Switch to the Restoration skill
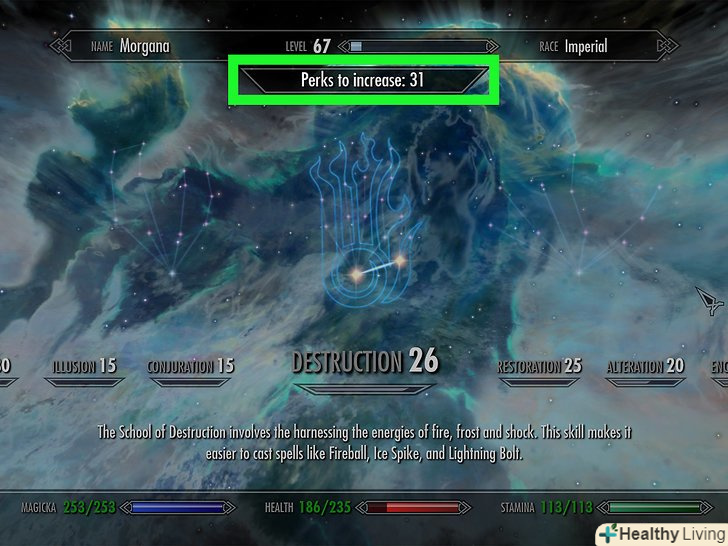The height and width of the screenshot is (546, 728). (x=539, y=367)
